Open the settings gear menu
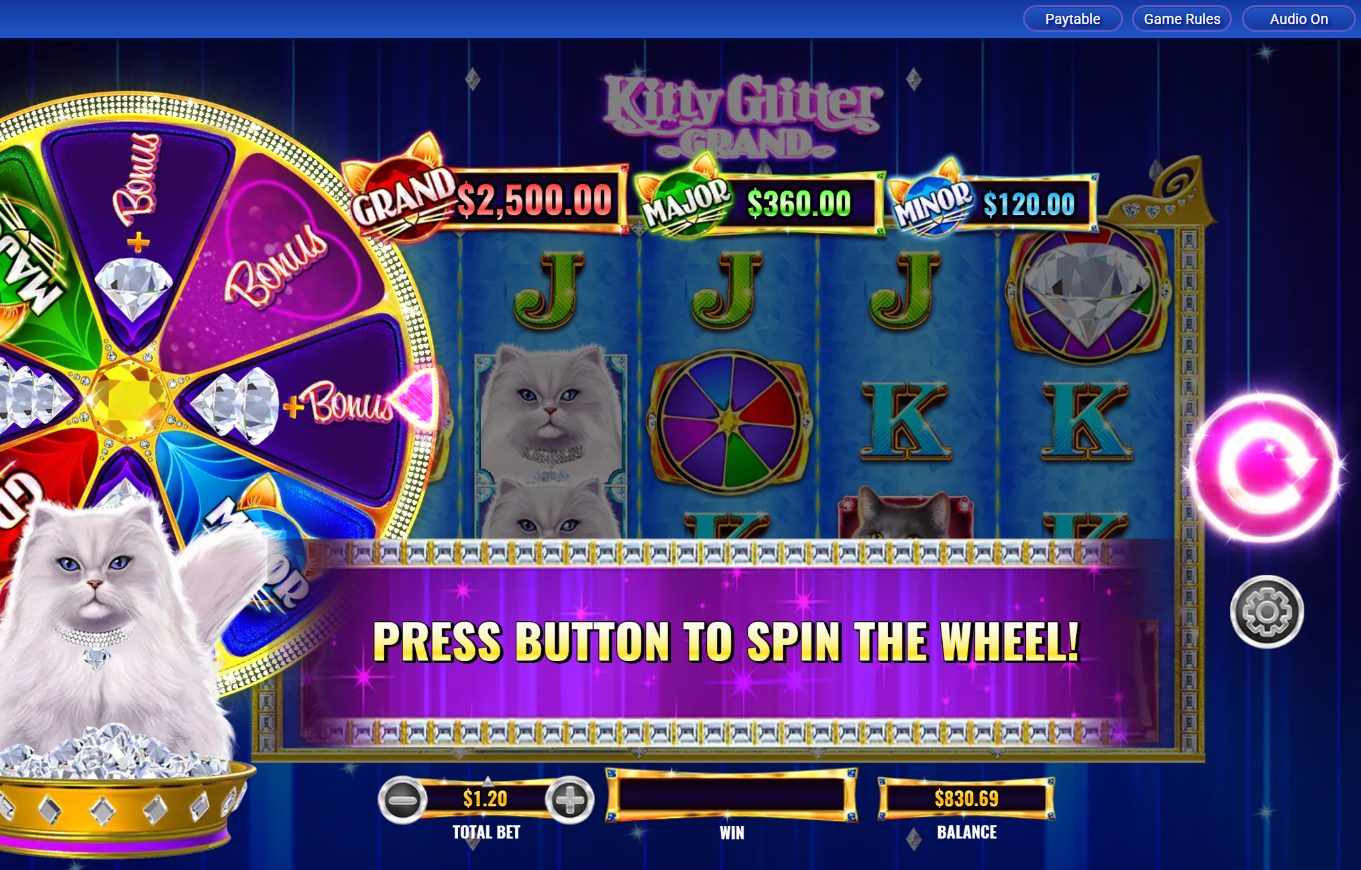The width and height of the screenshot is (1361, 870). pyautogui.click(x=1265, y=612)
